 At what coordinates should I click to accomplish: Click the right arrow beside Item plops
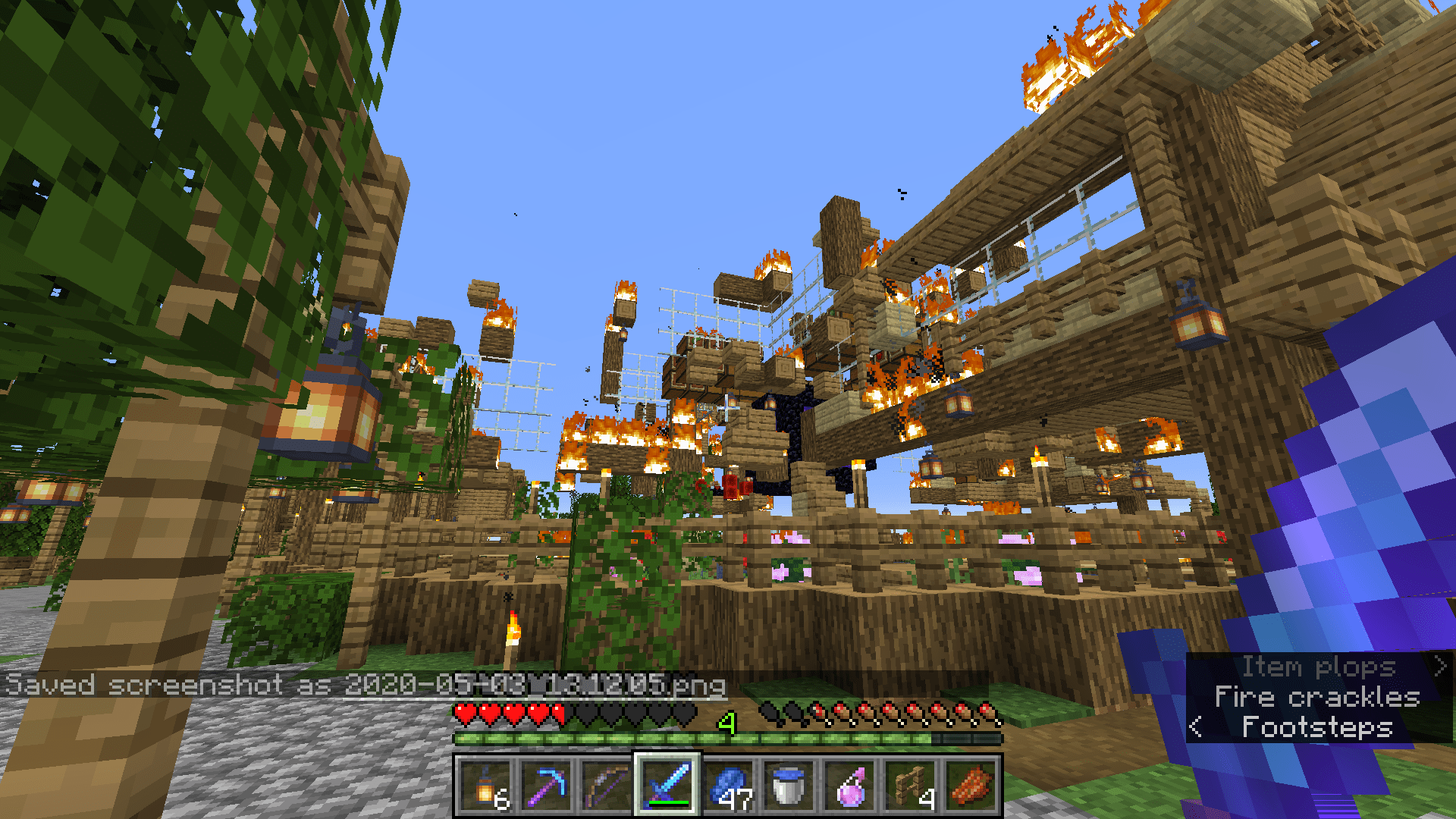(1440, 667)
